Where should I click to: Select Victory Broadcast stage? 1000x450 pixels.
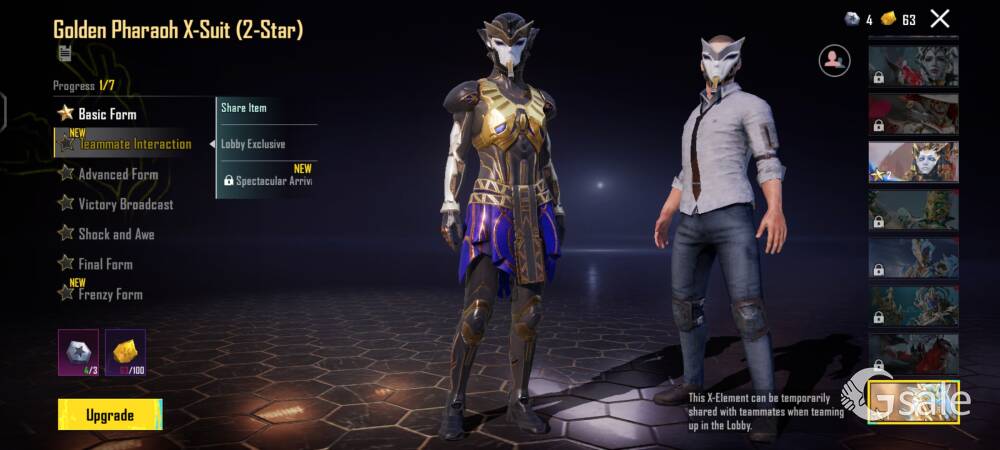pyautogui.click(x=125, y=204)
